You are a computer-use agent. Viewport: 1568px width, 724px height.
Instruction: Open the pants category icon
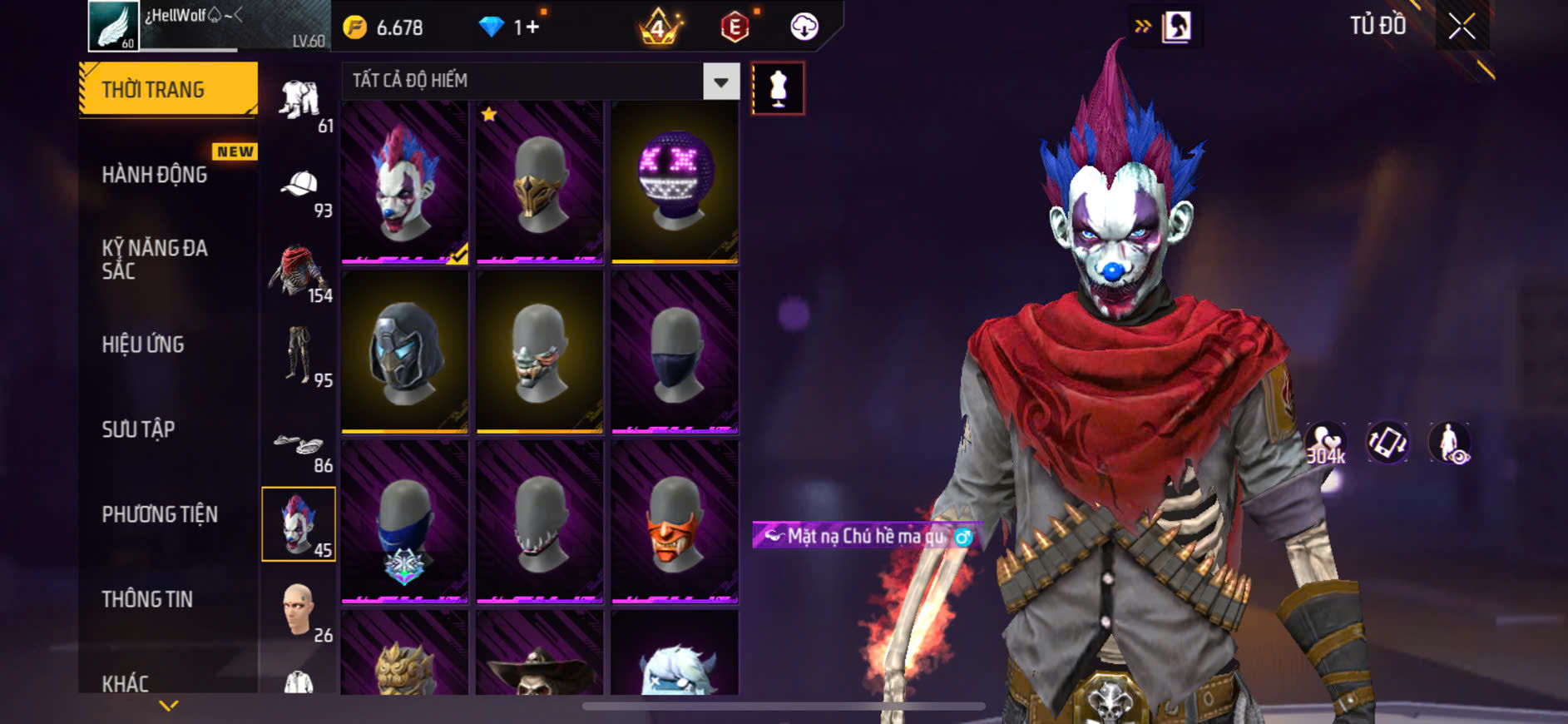pyautogui.click(x=300, y=356)
